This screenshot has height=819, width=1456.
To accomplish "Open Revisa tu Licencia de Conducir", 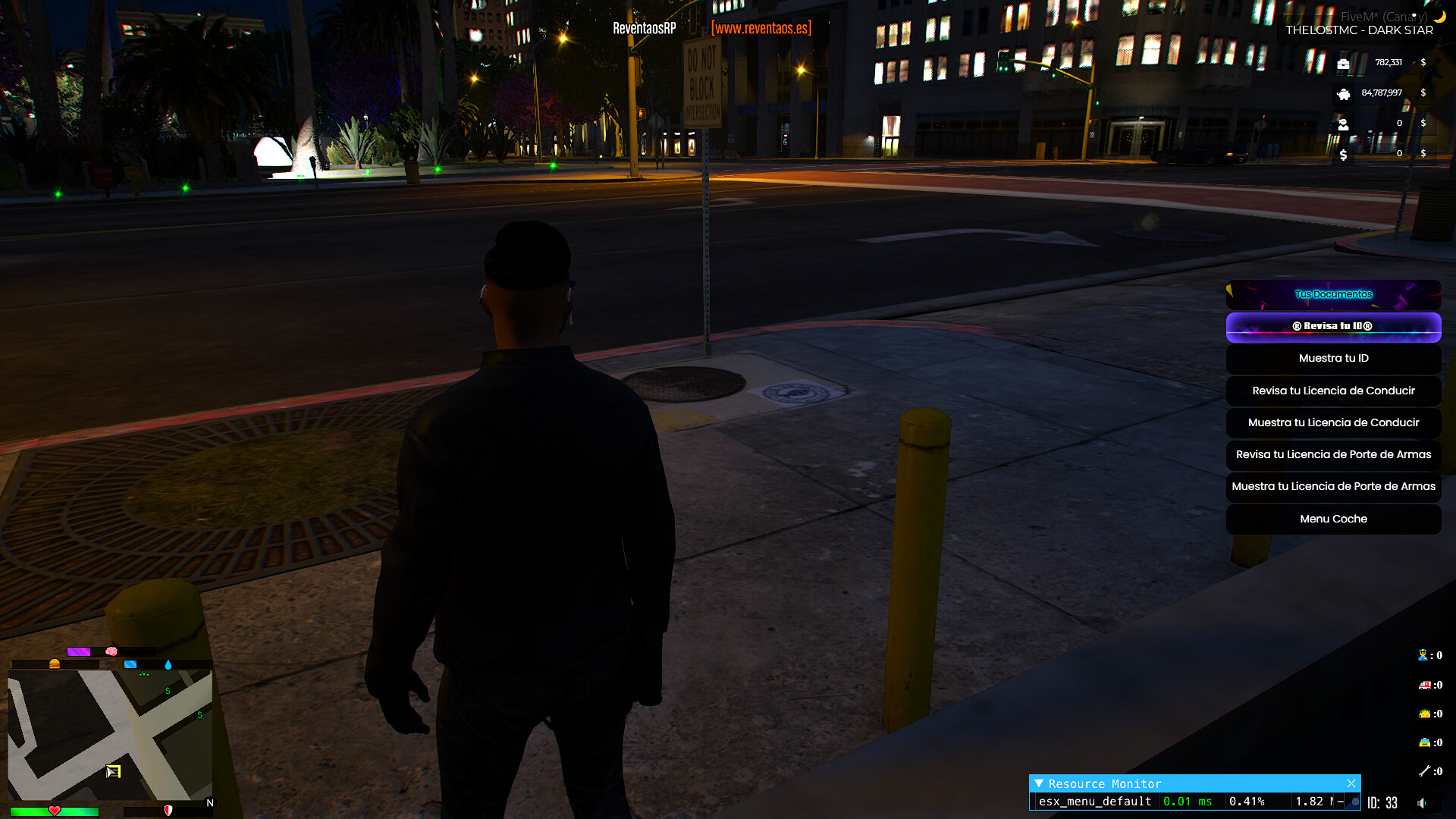I will pyautogui.click(x=1333, y=391).
